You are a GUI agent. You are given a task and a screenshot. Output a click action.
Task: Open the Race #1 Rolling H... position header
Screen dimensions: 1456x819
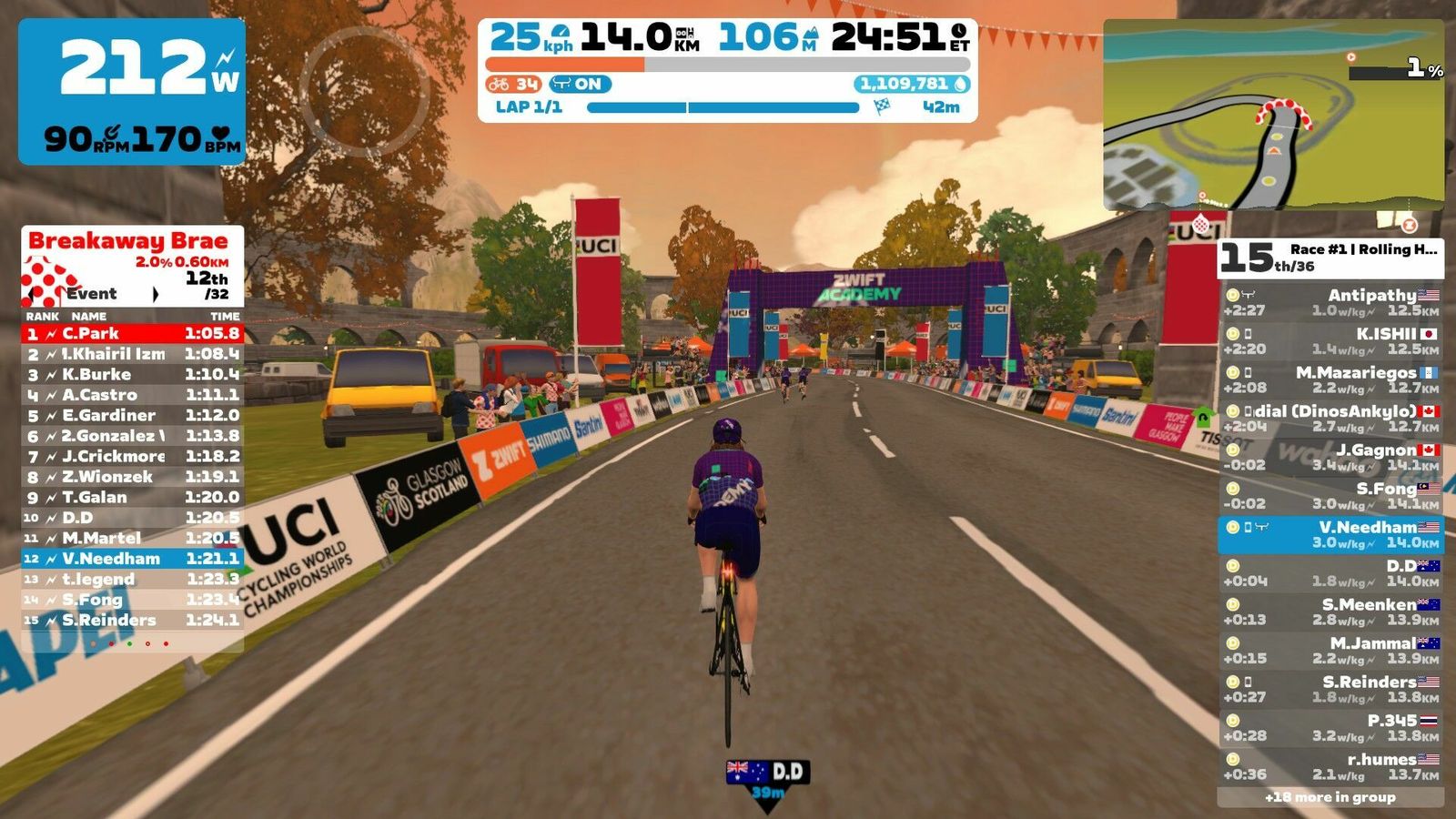(1330, 258)
